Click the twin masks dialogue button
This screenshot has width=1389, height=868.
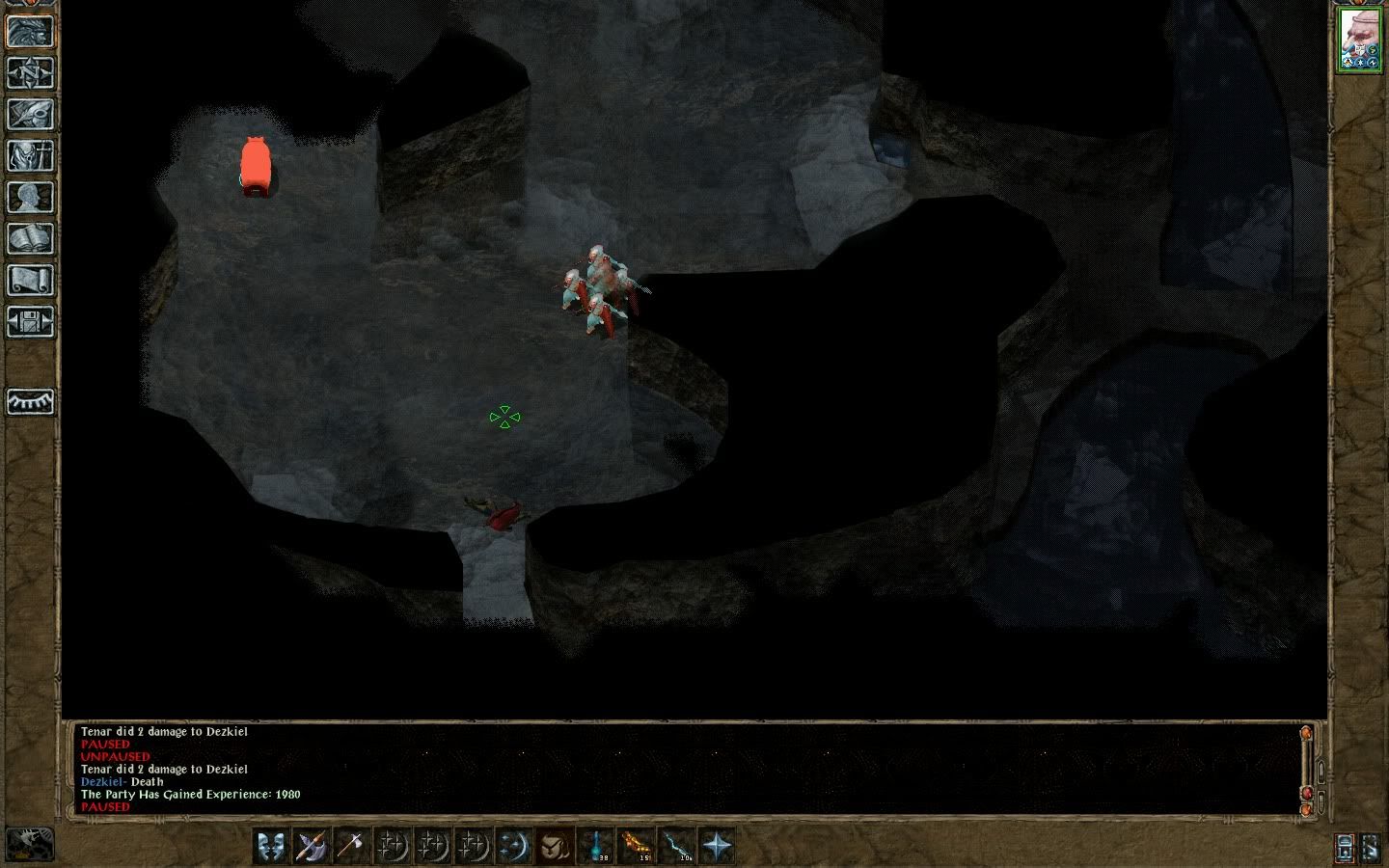271,846
